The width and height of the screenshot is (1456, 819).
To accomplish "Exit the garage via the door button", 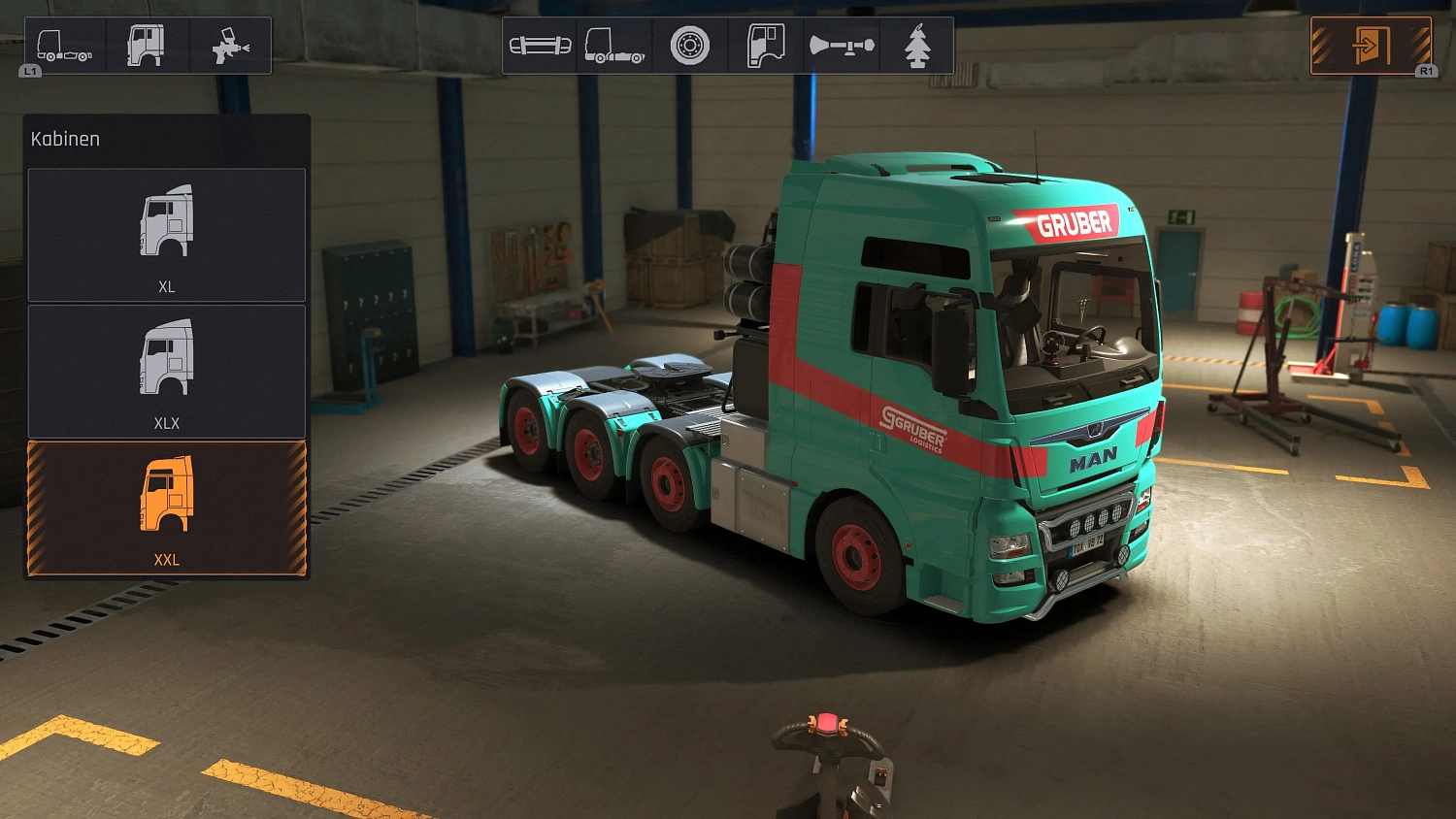I will point(1371,44).
